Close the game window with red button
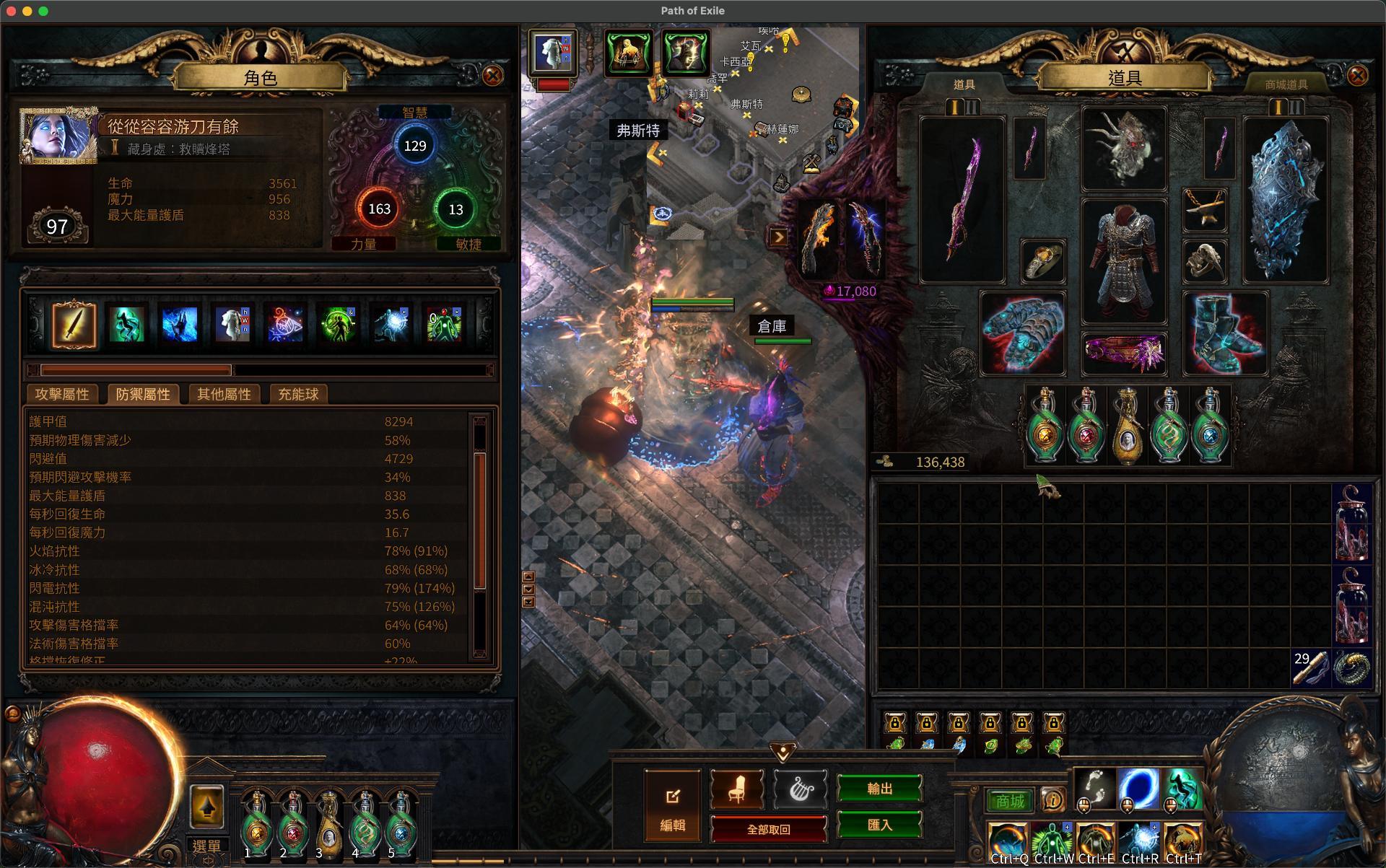The image size is (1386, 868). pos(11,11)
